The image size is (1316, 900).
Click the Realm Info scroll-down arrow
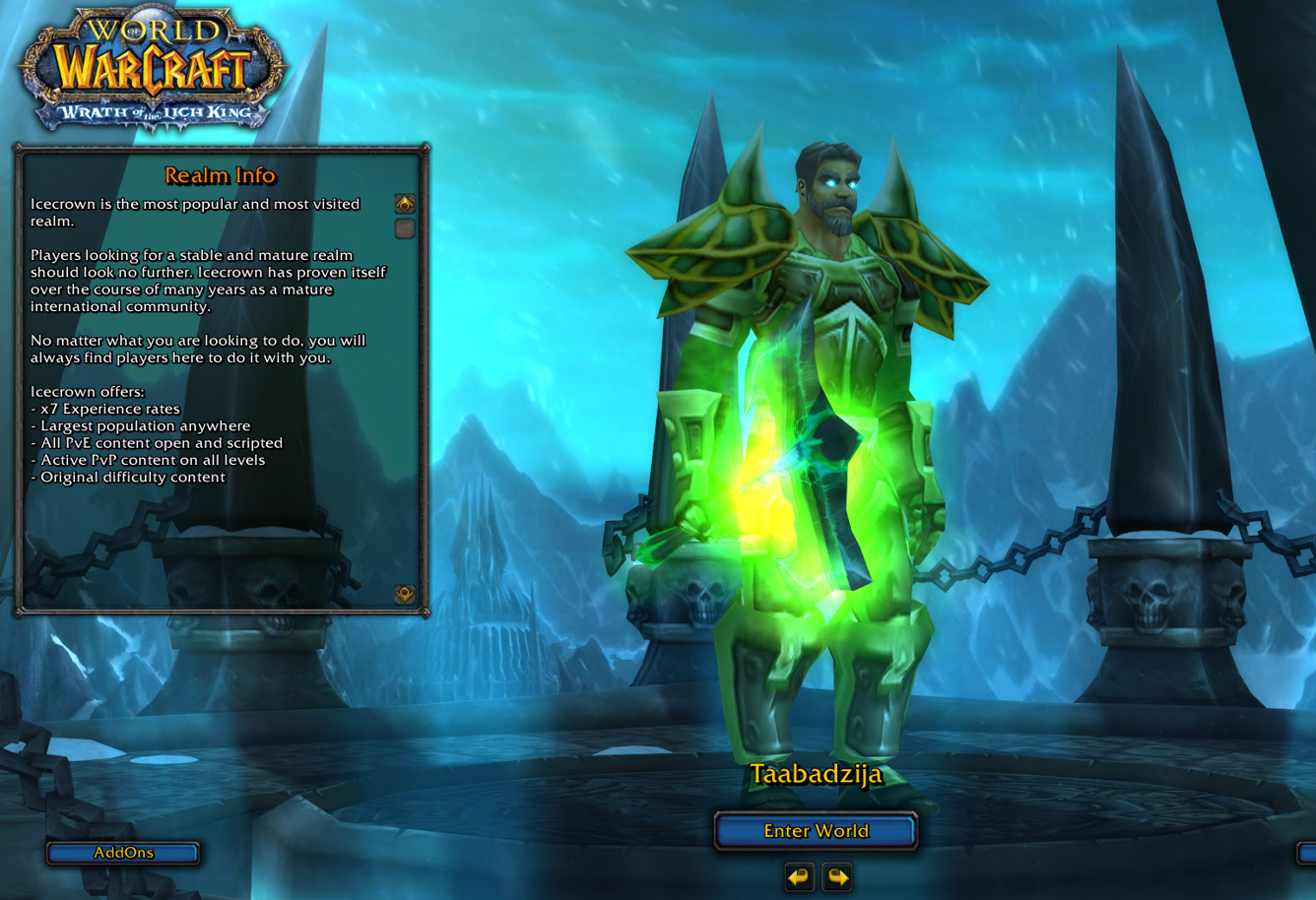405,594
